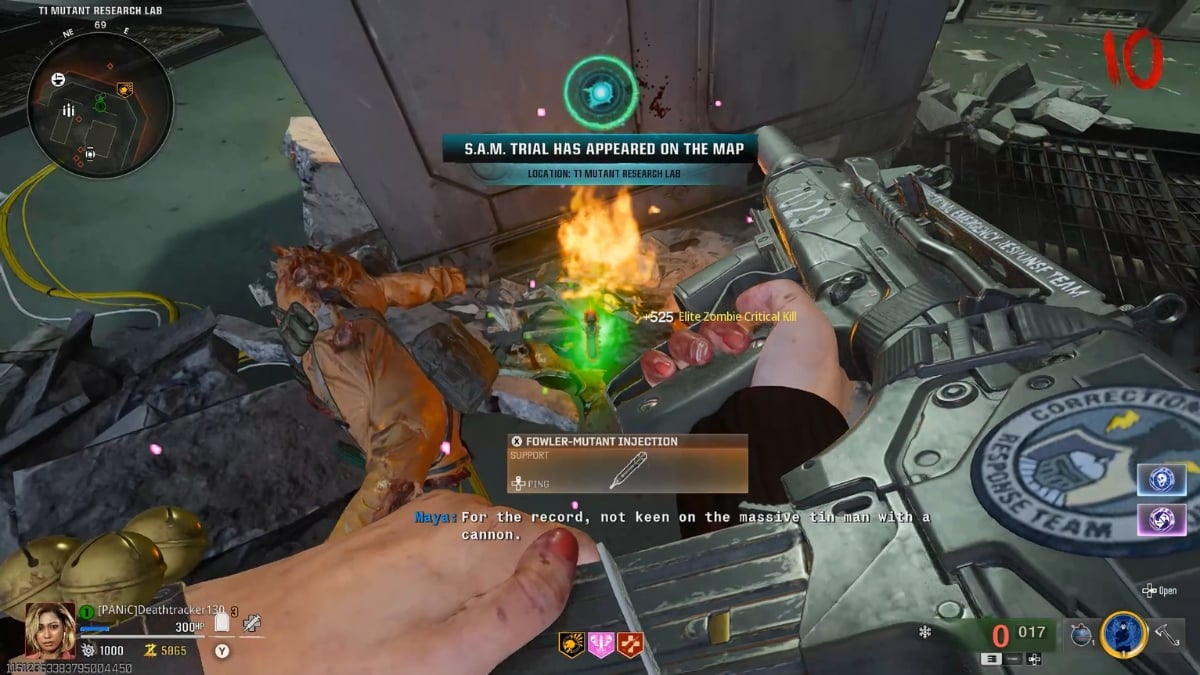Click Maya's character portrait
This screenshot has width=1200, height=675.
(x=50, y=630)
